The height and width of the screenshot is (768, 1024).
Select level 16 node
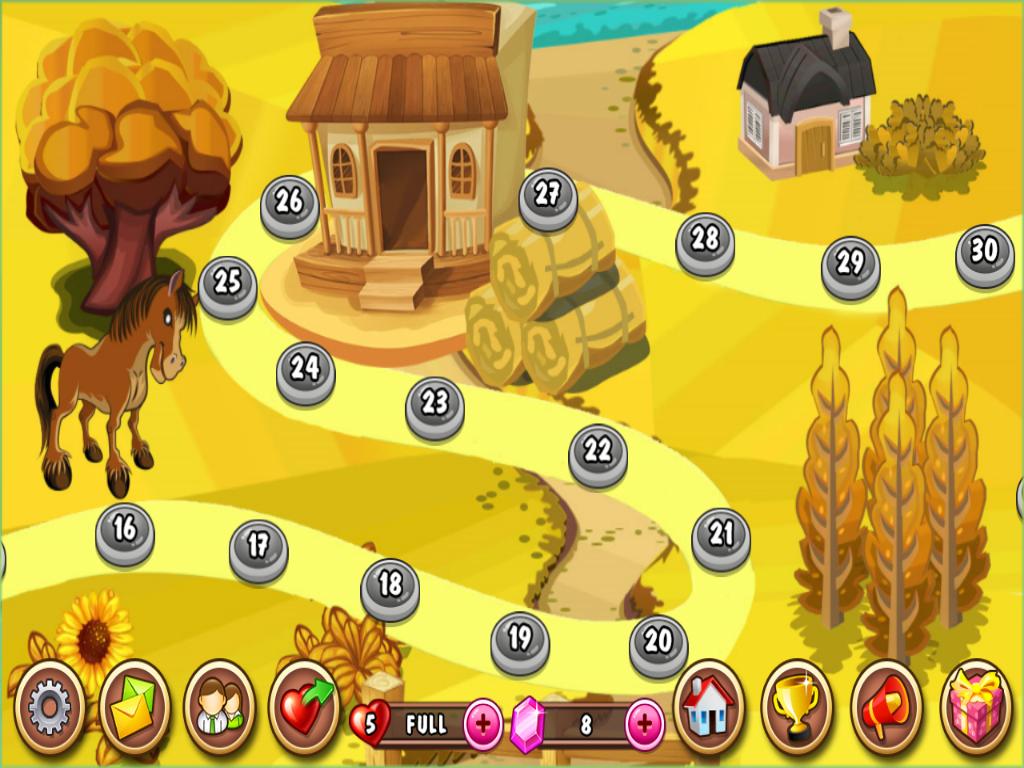pos(125,532)
